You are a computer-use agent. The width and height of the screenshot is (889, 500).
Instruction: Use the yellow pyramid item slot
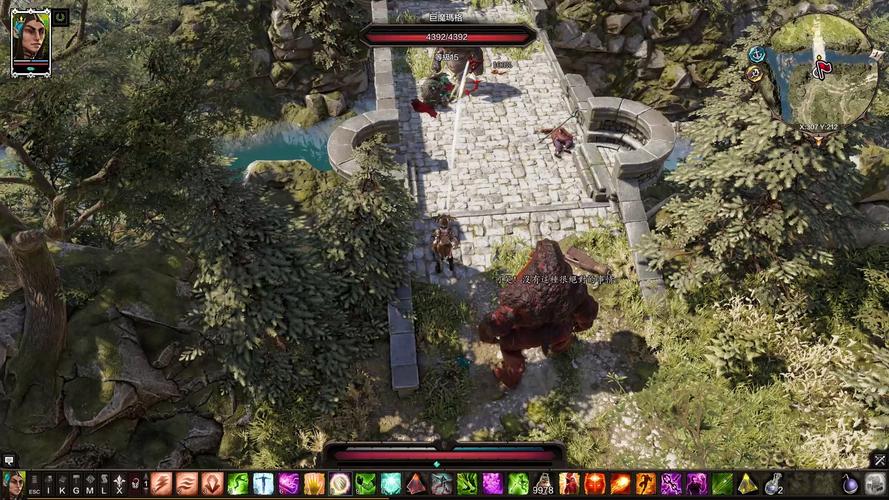click(x=747, y=484)
